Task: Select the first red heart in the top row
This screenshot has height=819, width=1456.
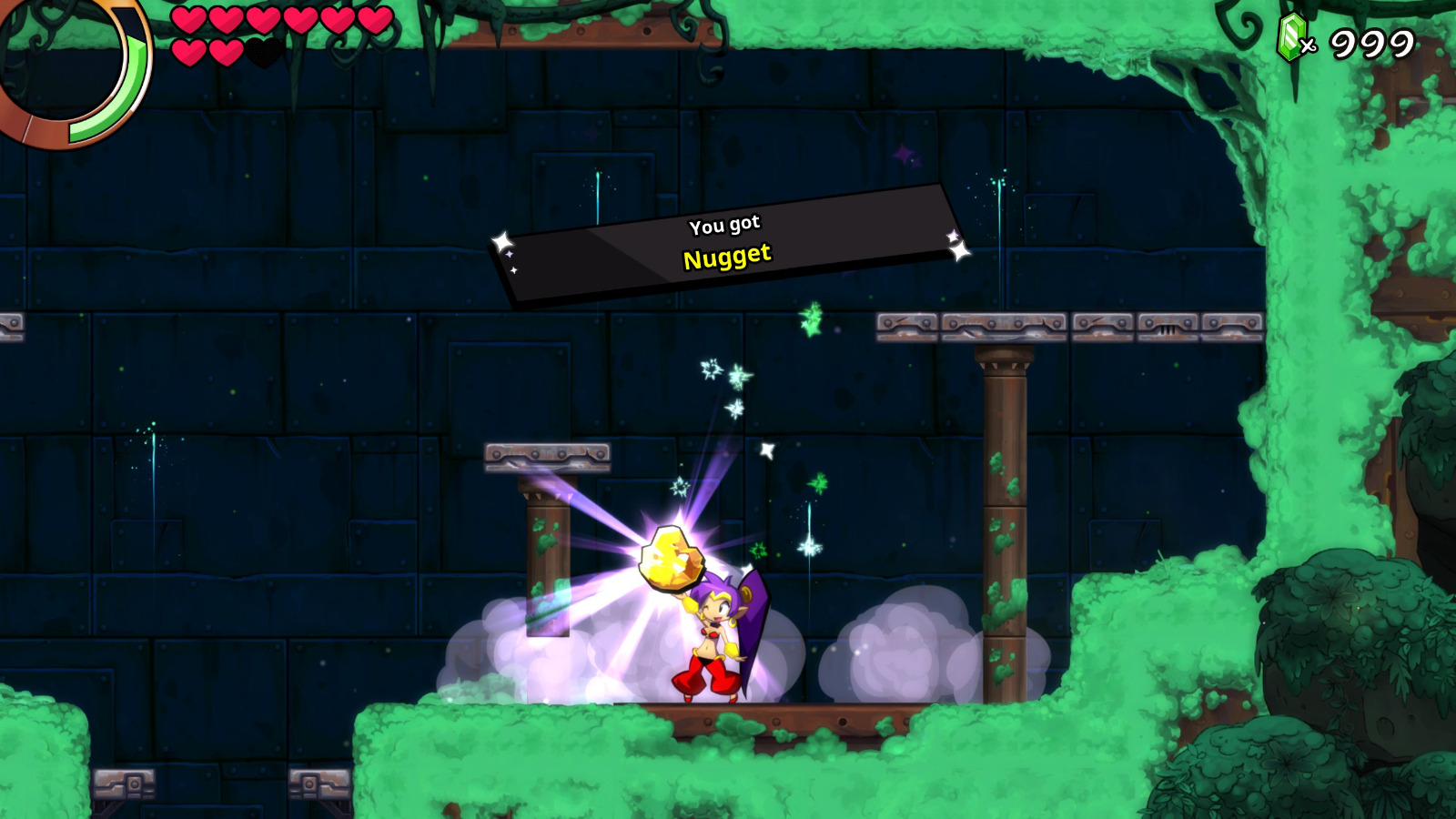Action: pos(188,21)
